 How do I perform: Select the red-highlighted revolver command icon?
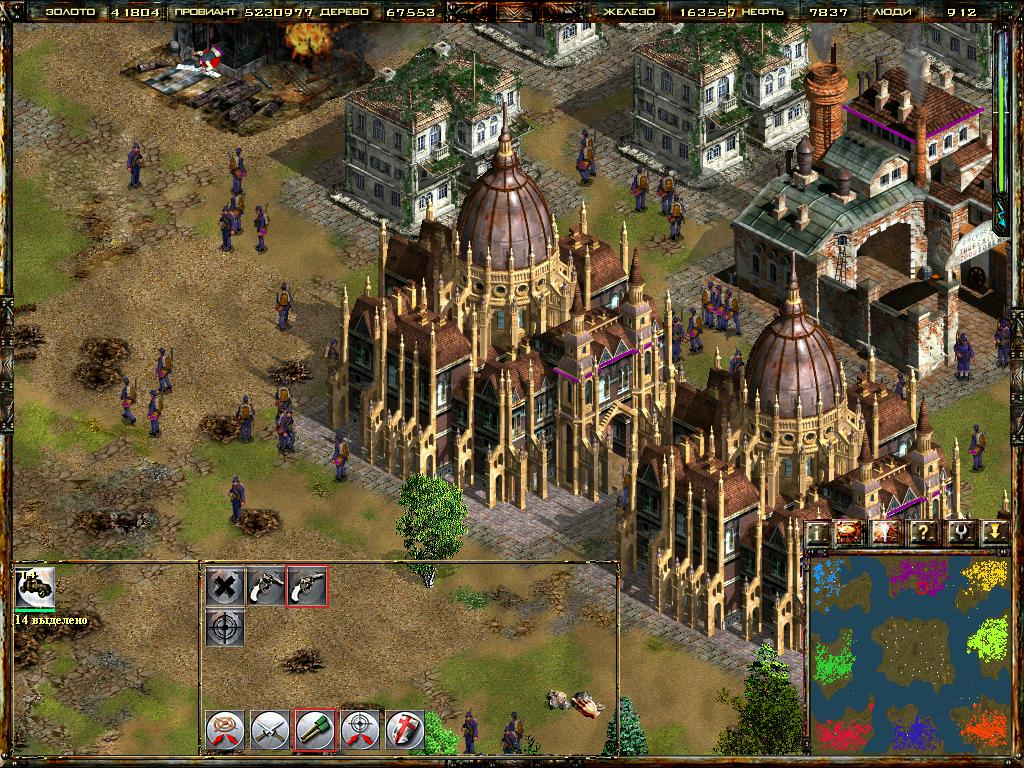tap(307, 586)
